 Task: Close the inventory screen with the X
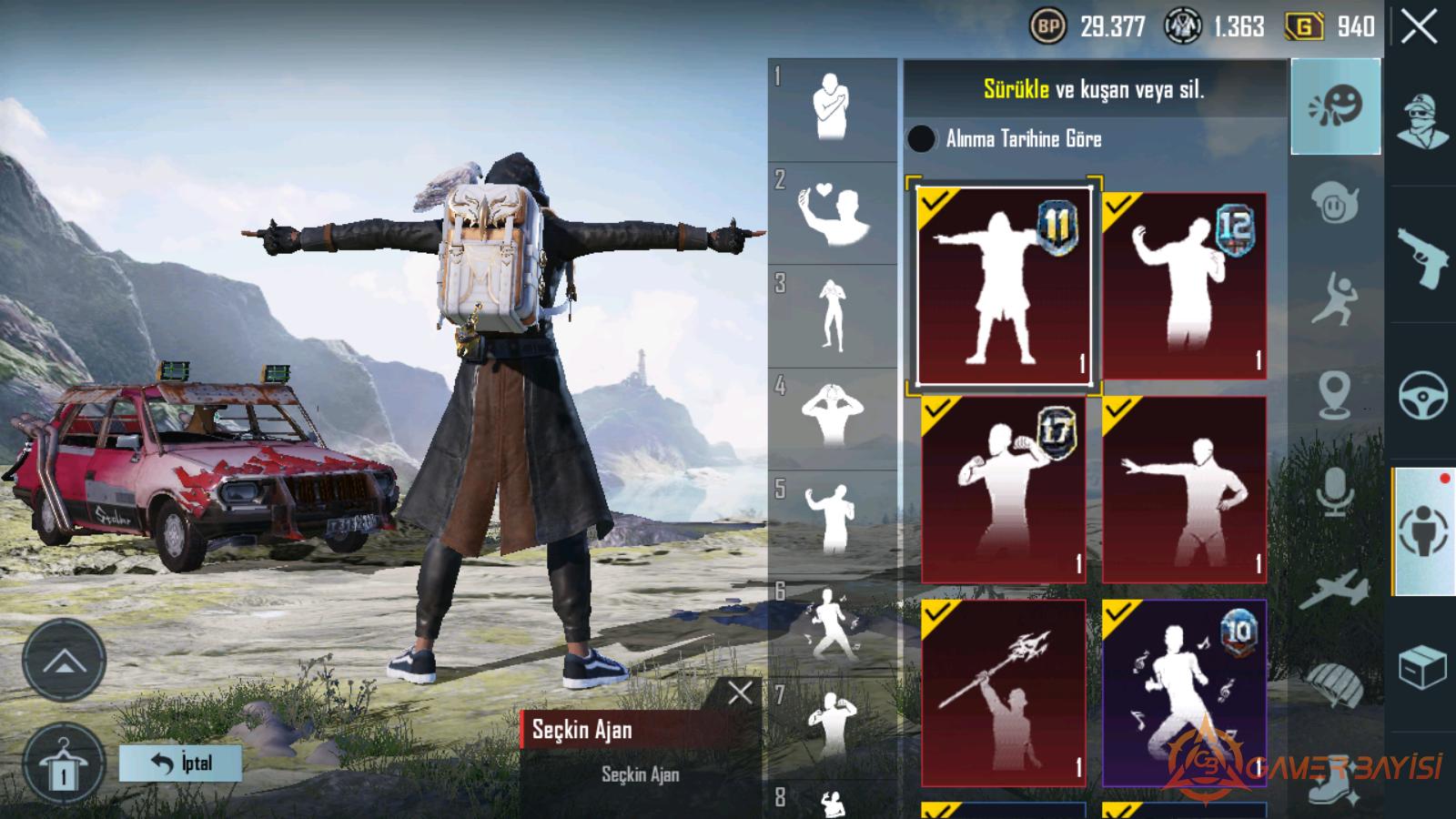coord(1419,28)
